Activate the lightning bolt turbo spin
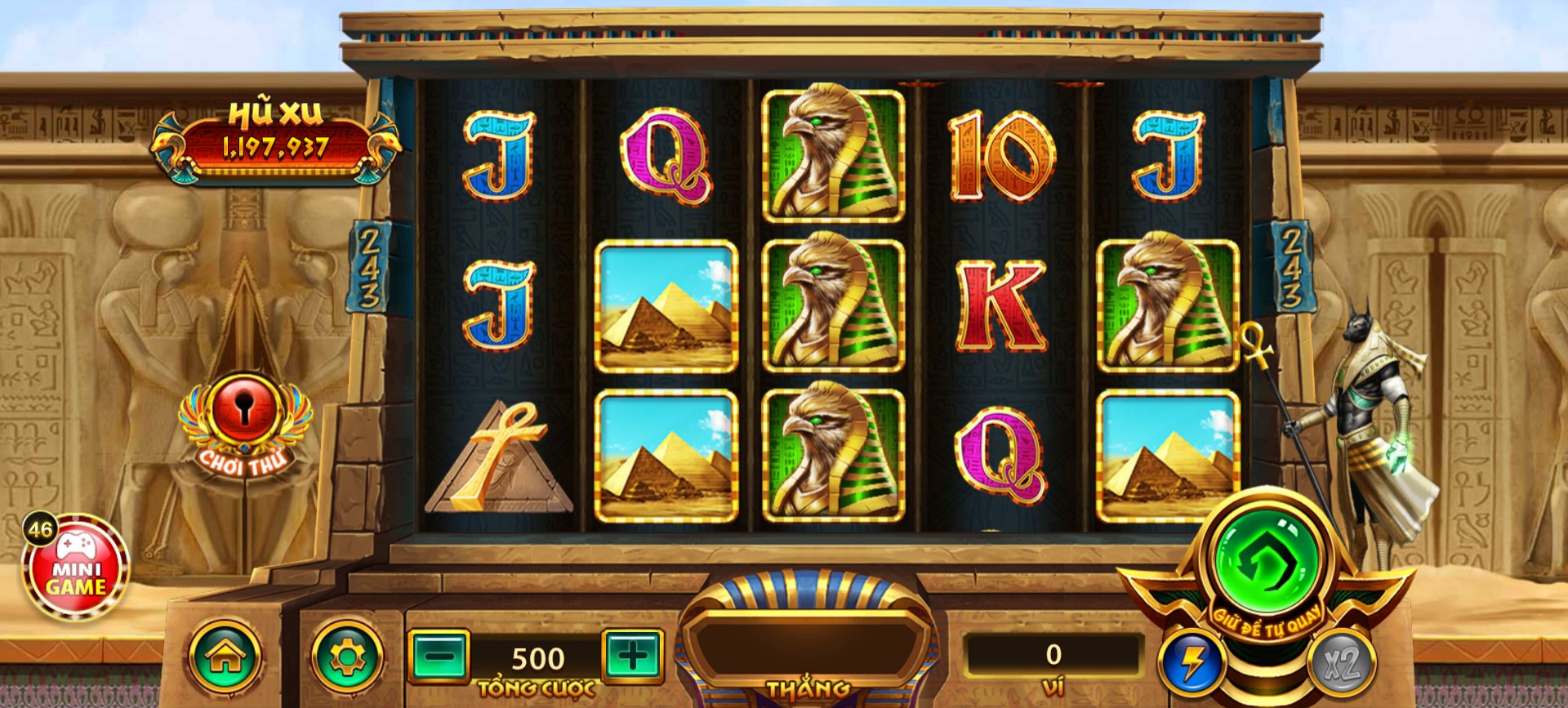The image size is (1568, 708). [1192, 661]
